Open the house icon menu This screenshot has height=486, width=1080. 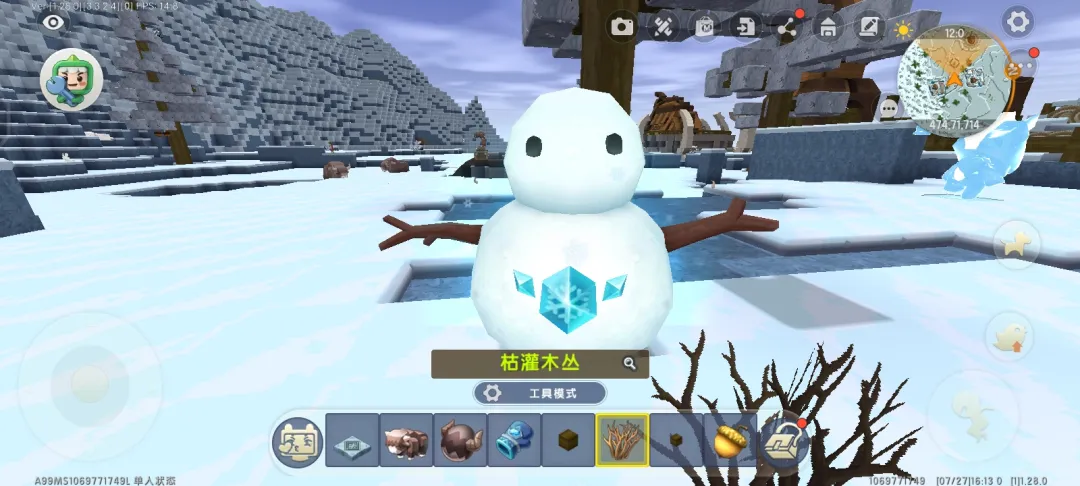[828, 26]
